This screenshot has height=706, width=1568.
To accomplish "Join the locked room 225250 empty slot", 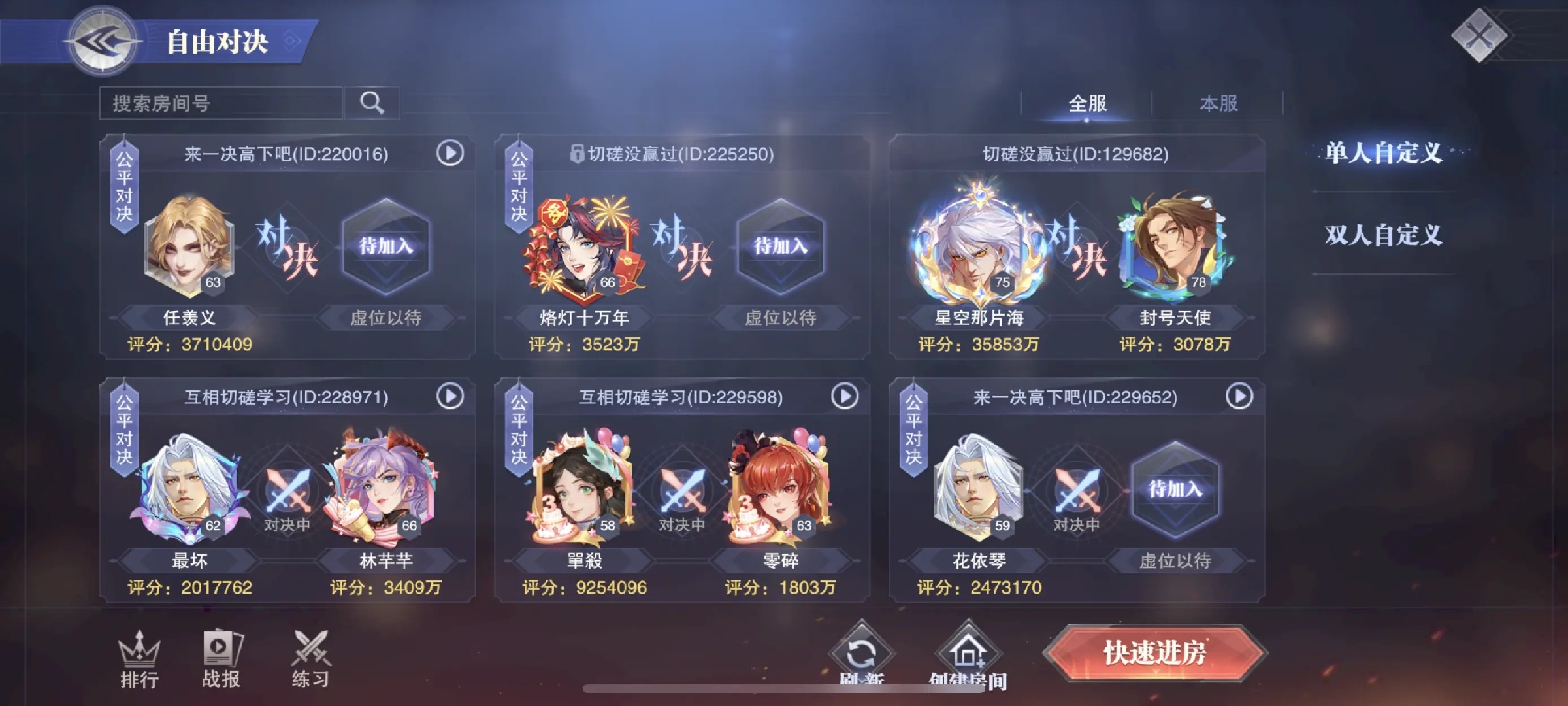I will [780, 247].
